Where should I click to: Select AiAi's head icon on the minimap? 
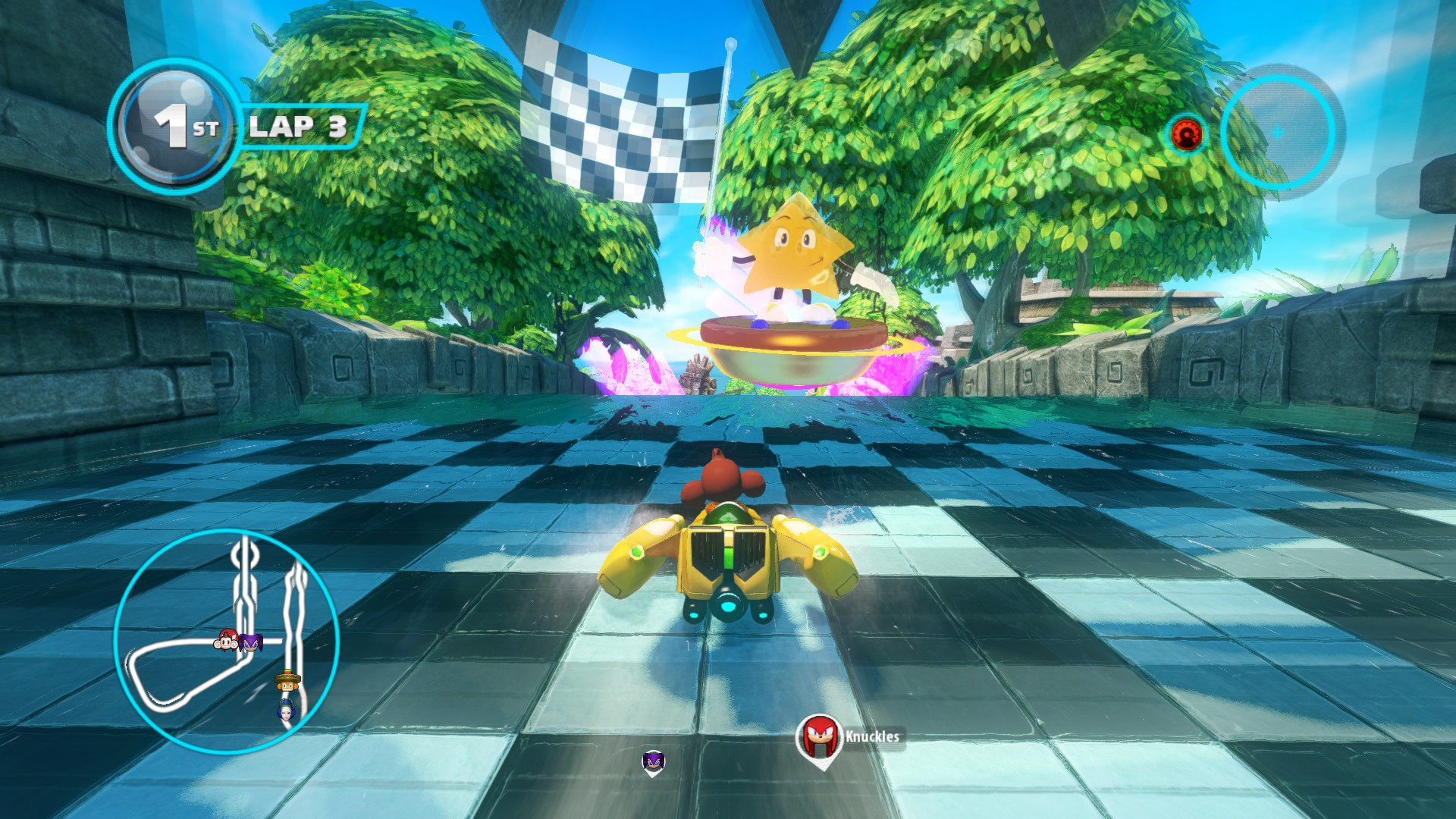228,642
